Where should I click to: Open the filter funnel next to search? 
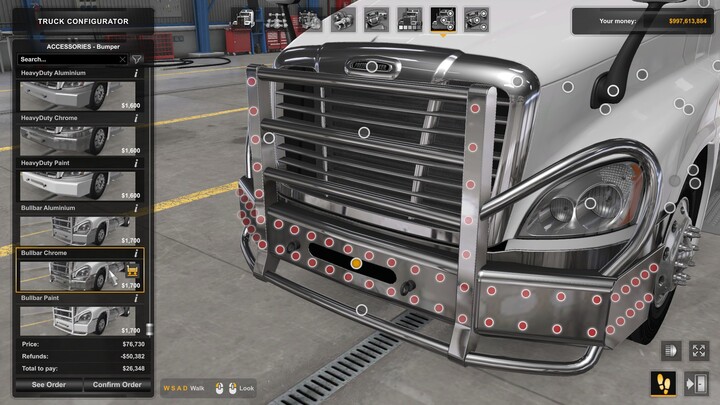click(137, 60)
